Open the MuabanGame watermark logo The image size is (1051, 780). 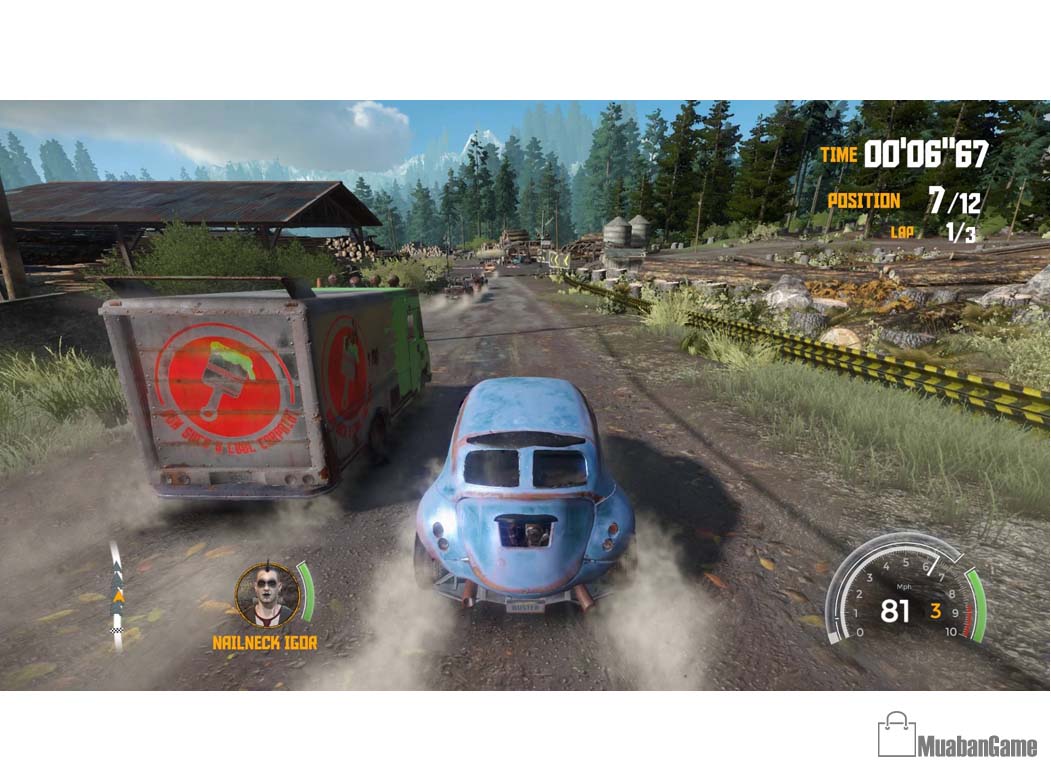(x=957, y=737)
